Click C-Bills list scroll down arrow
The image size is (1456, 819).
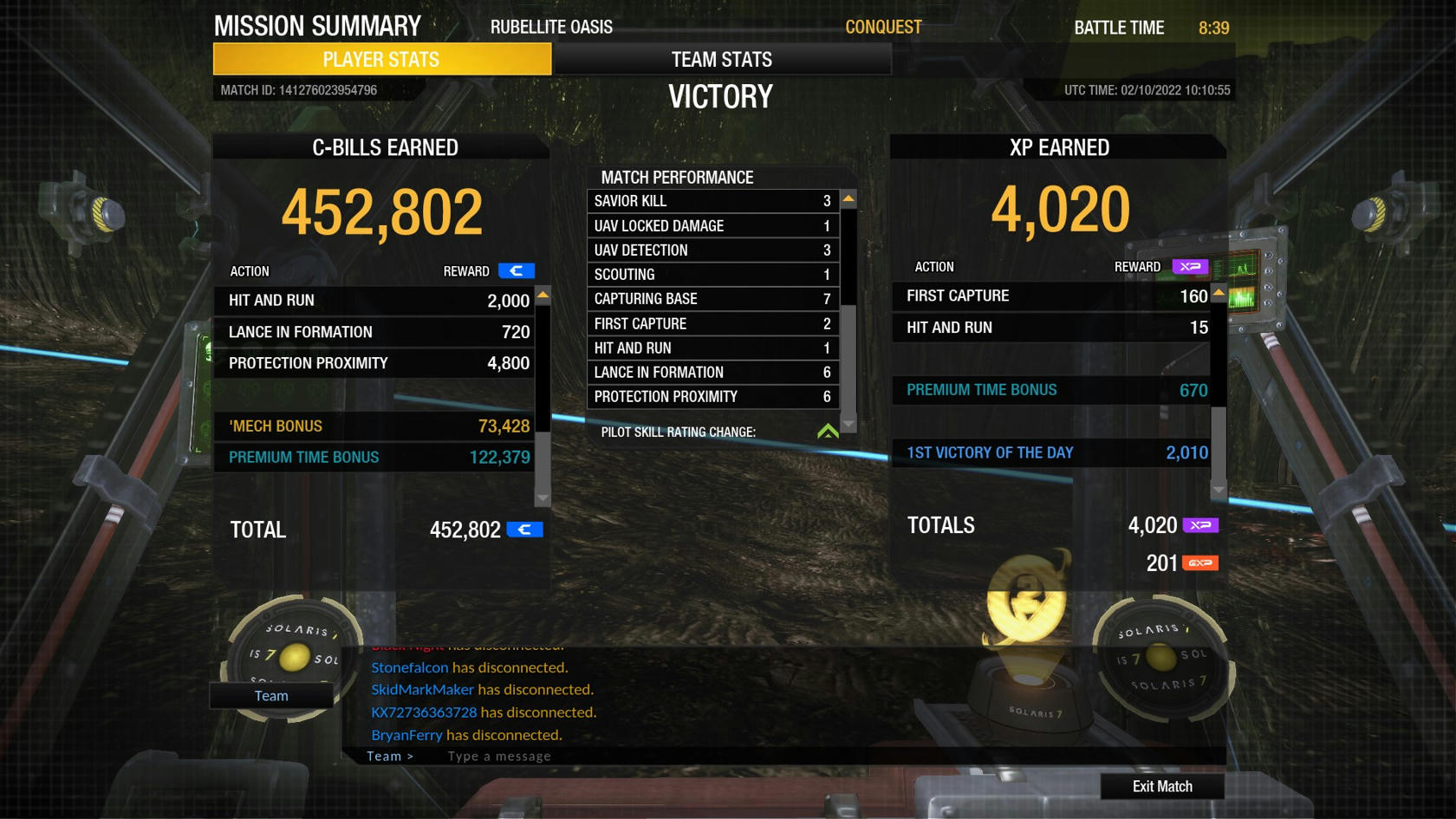pyautogui.click(x=543, y=497)
